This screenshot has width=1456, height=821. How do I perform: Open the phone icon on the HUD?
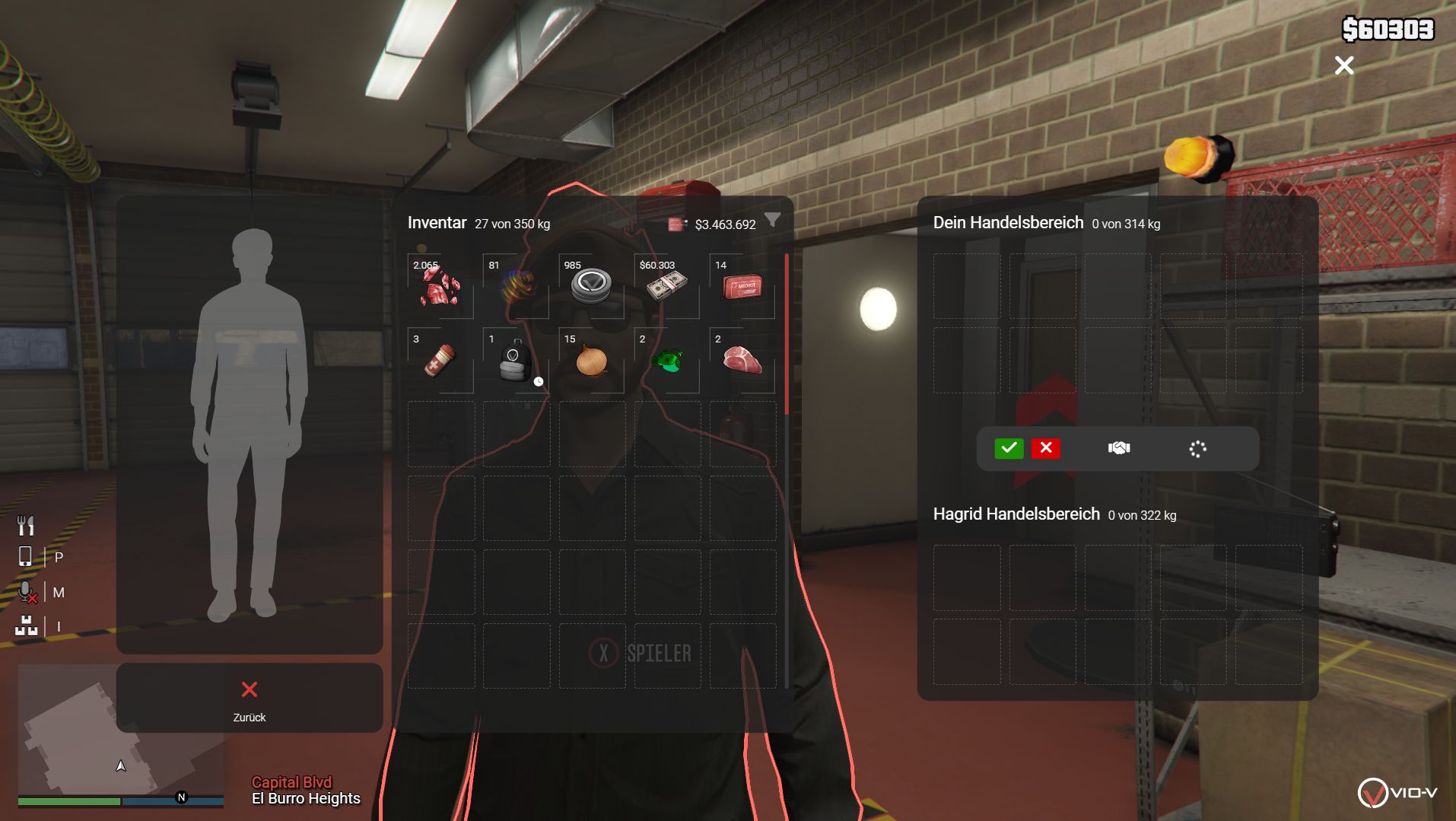tap(25, 556)
